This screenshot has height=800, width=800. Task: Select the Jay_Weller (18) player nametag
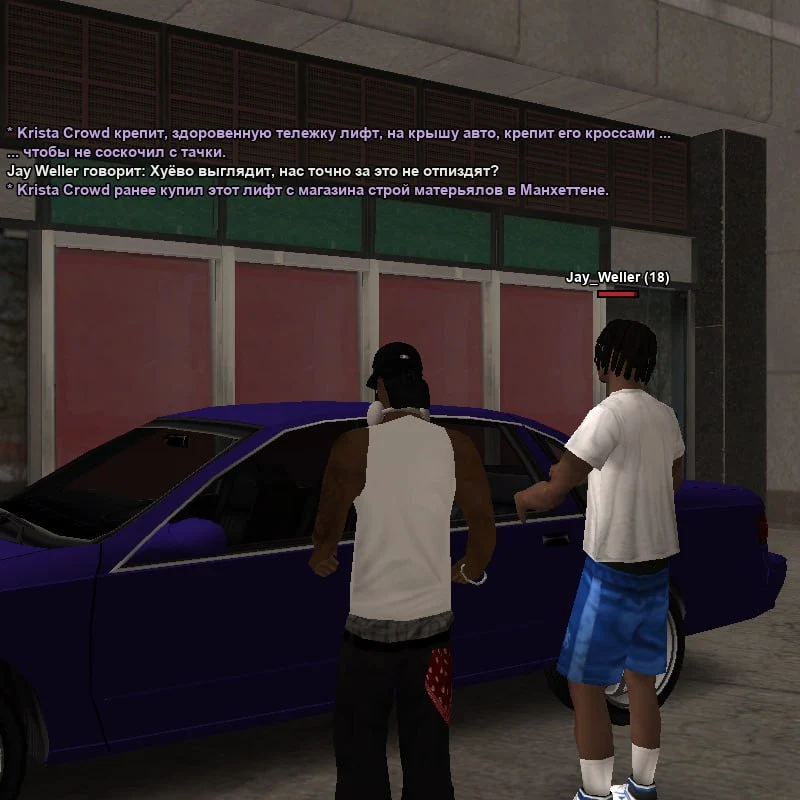click(617, 277)
